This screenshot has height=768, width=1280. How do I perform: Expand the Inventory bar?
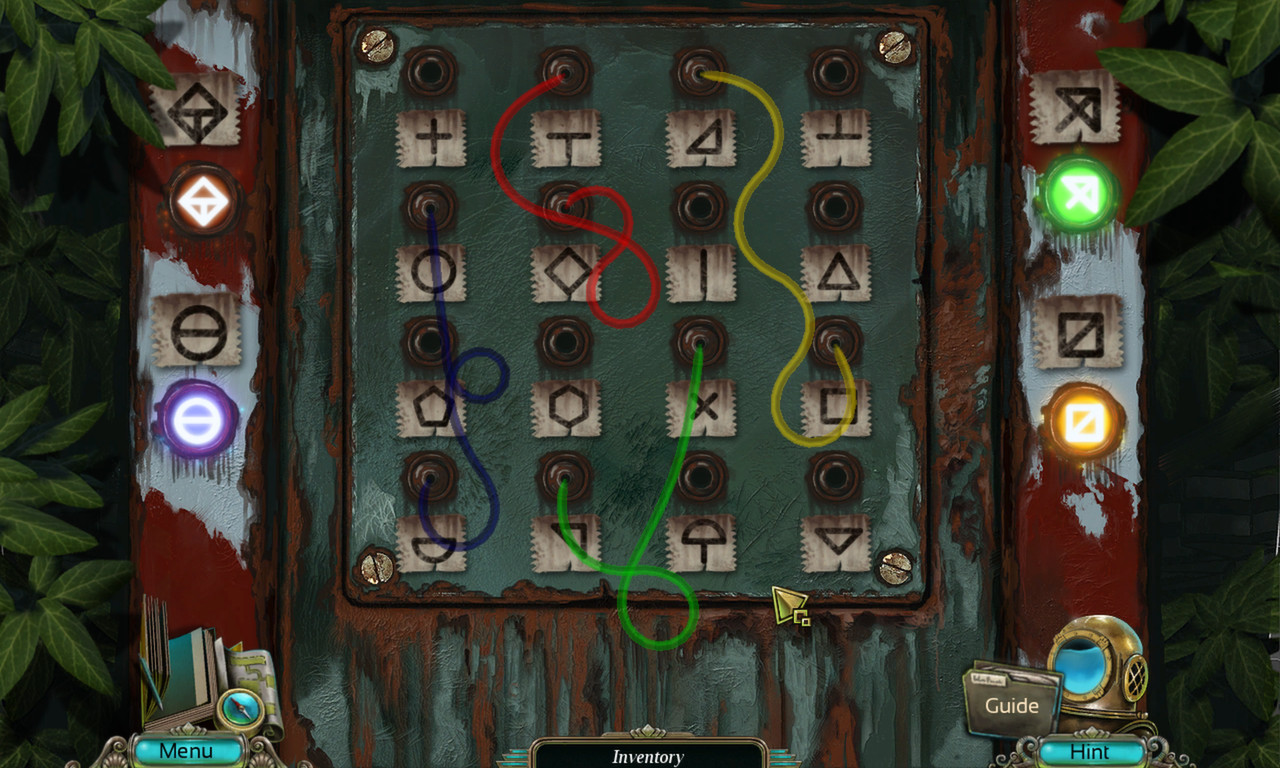(648, 756)
